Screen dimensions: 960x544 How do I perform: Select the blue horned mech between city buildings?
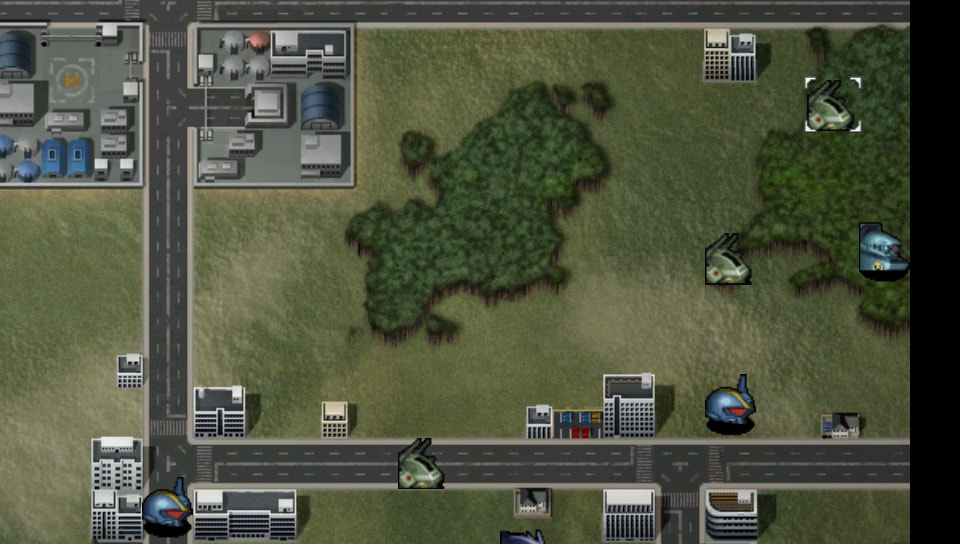click(167, 506)
